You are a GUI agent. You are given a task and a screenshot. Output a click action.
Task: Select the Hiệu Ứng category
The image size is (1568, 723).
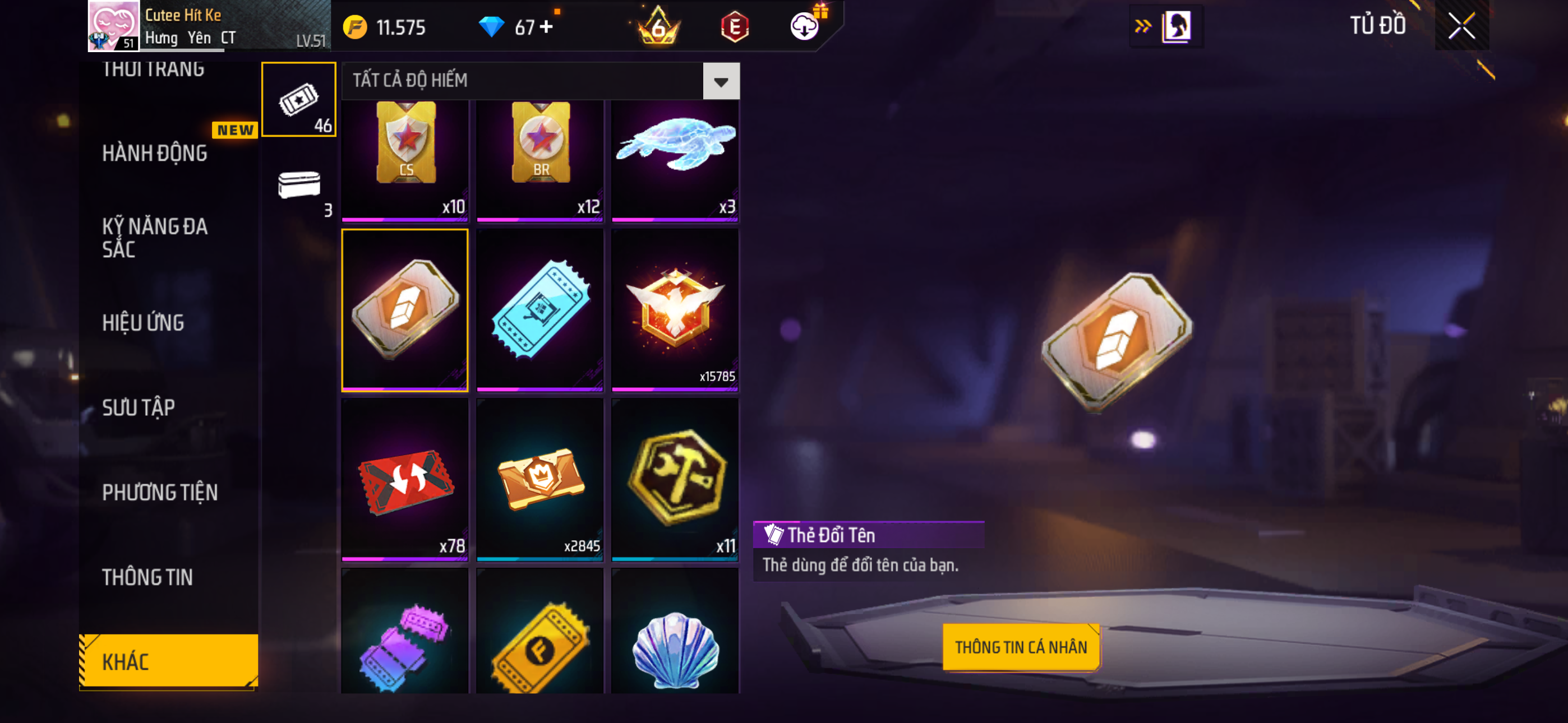coord(143,323)
